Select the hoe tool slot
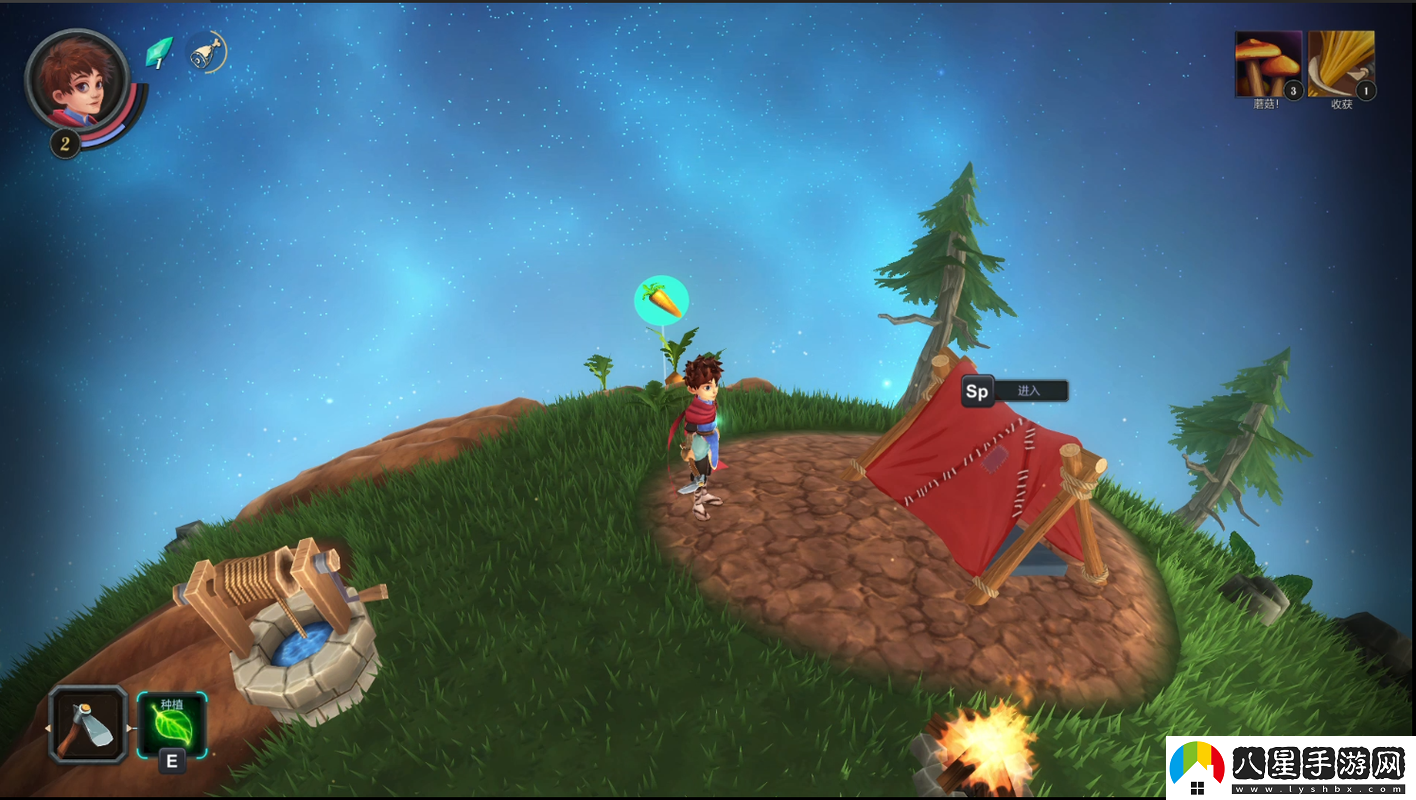The width and height of the screenshot is (1416, 800). pos(88,724)
